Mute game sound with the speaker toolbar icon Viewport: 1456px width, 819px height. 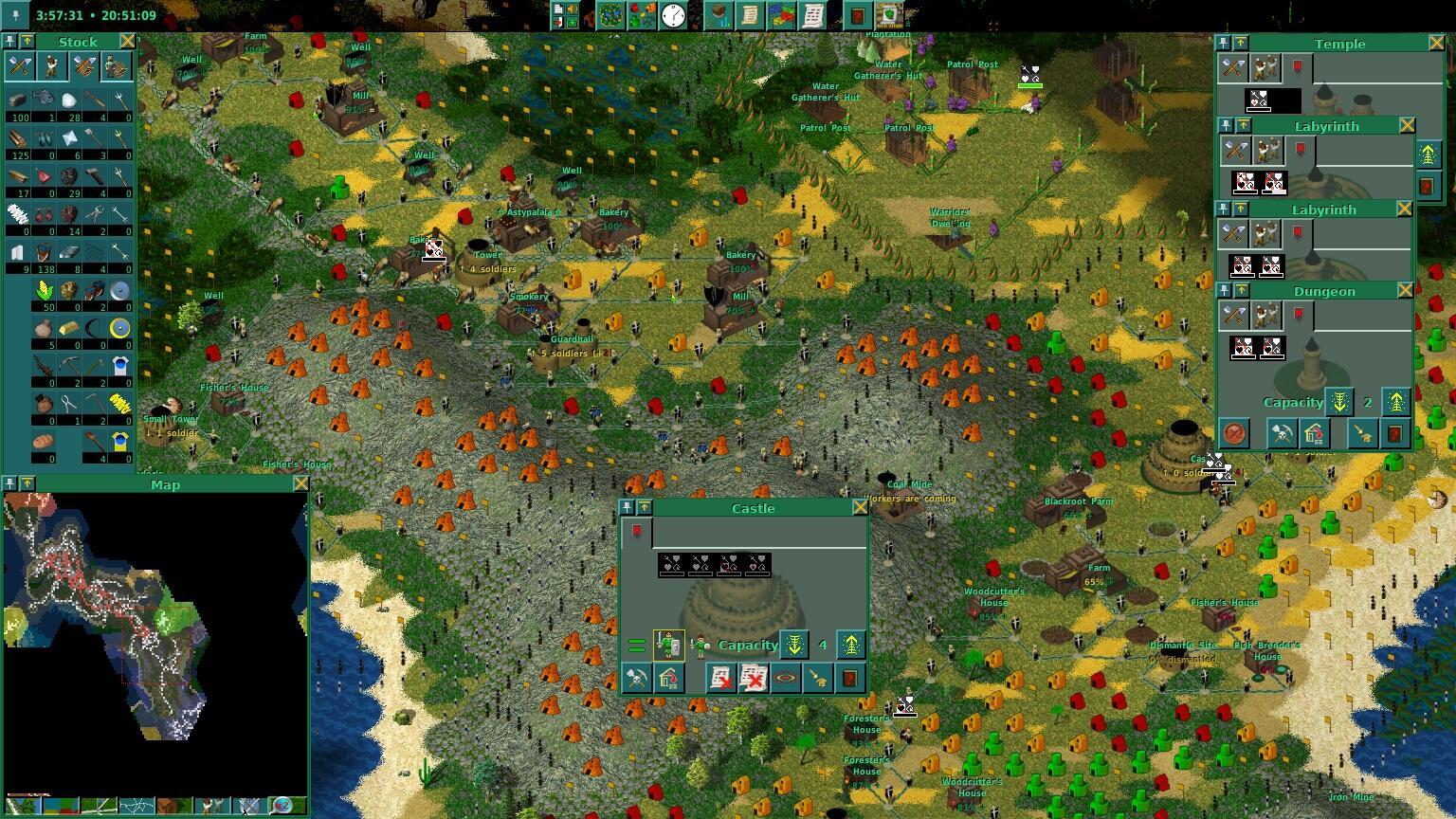[x=570, y=9]
